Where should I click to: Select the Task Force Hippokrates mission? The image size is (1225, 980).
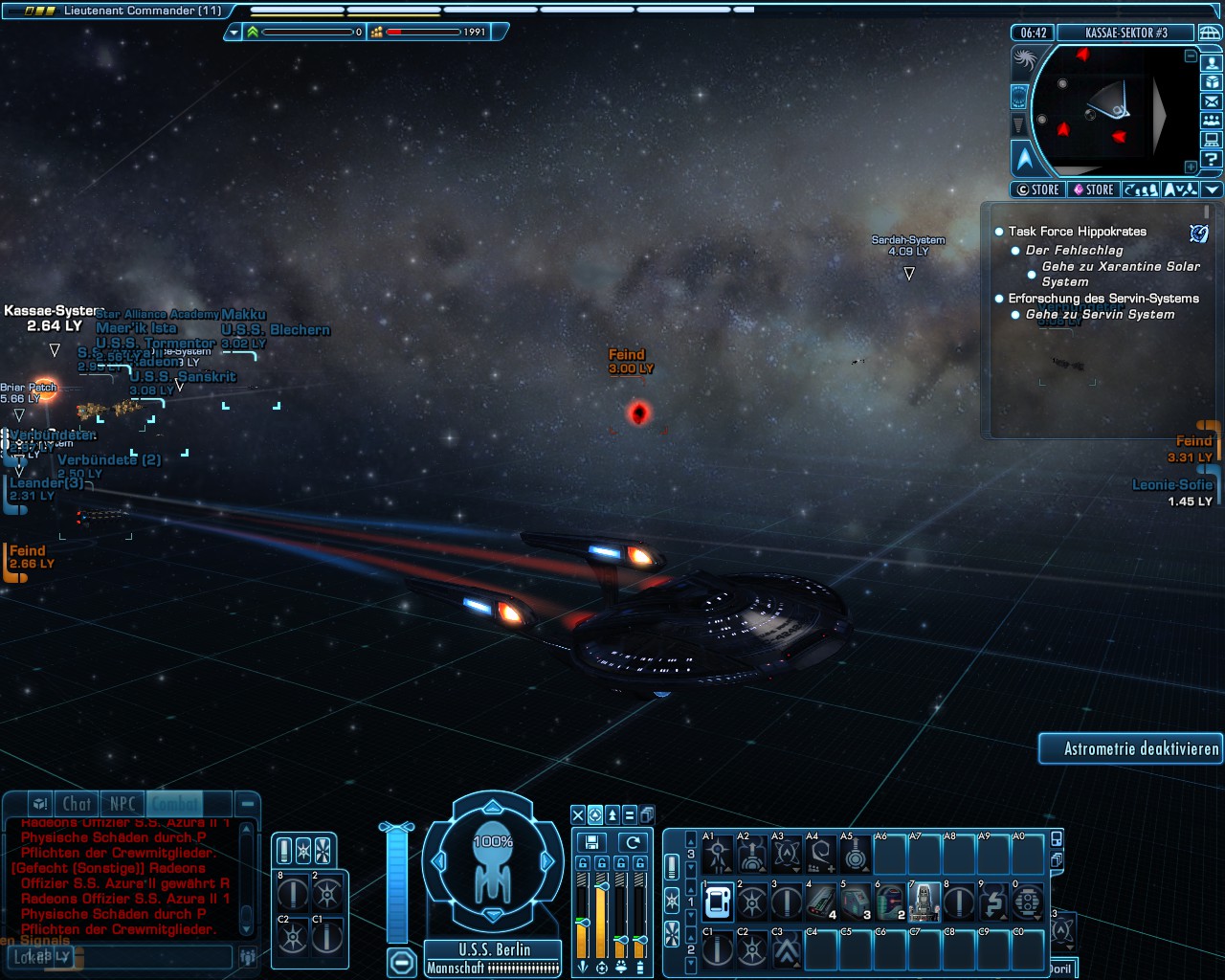pos(1077,232)
